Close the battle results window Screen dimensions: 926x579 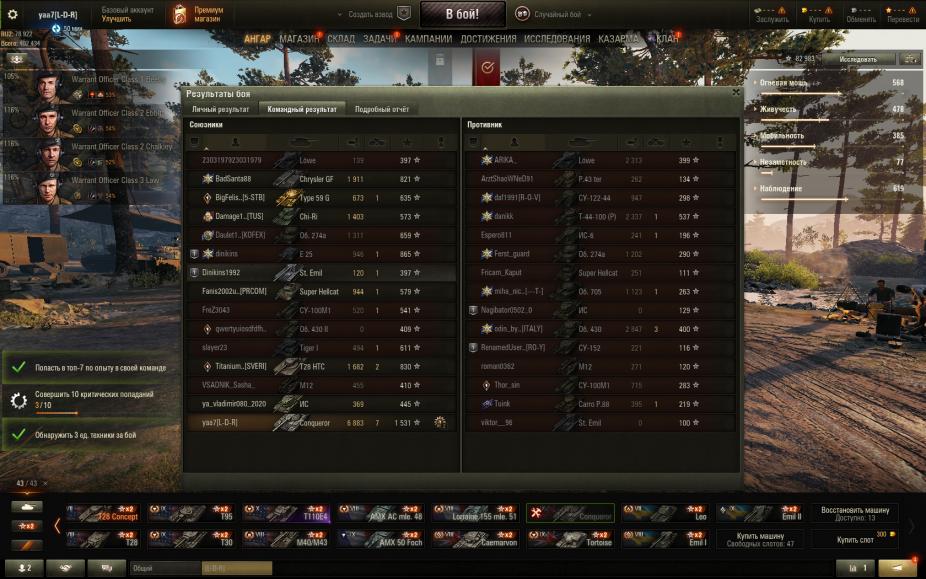736,92
